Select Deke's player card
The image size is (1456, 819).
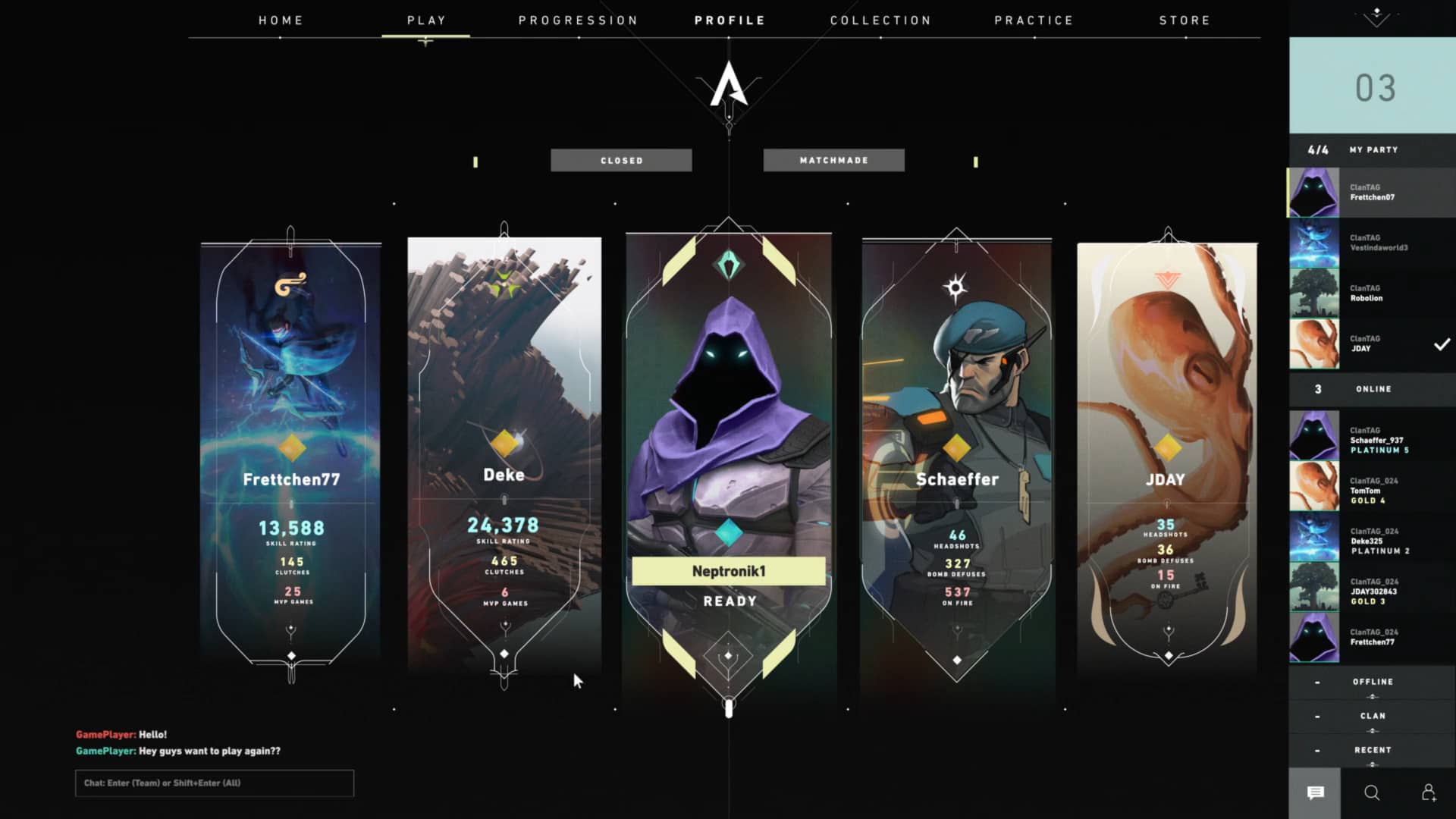(x=504, y=455)
